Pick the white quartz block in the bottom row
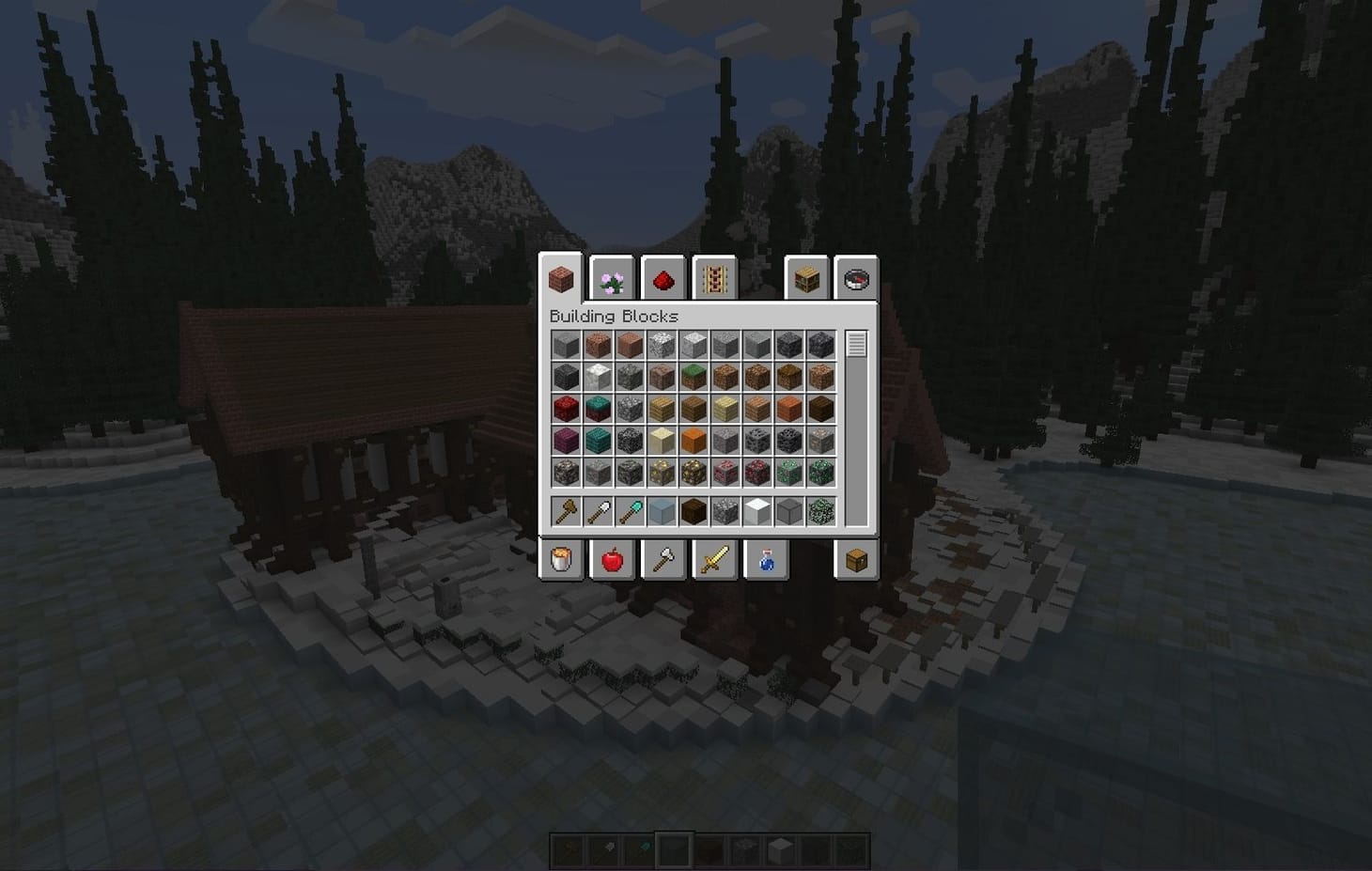The height and width of the screenshot is (871, 1372). coord(756,510)
